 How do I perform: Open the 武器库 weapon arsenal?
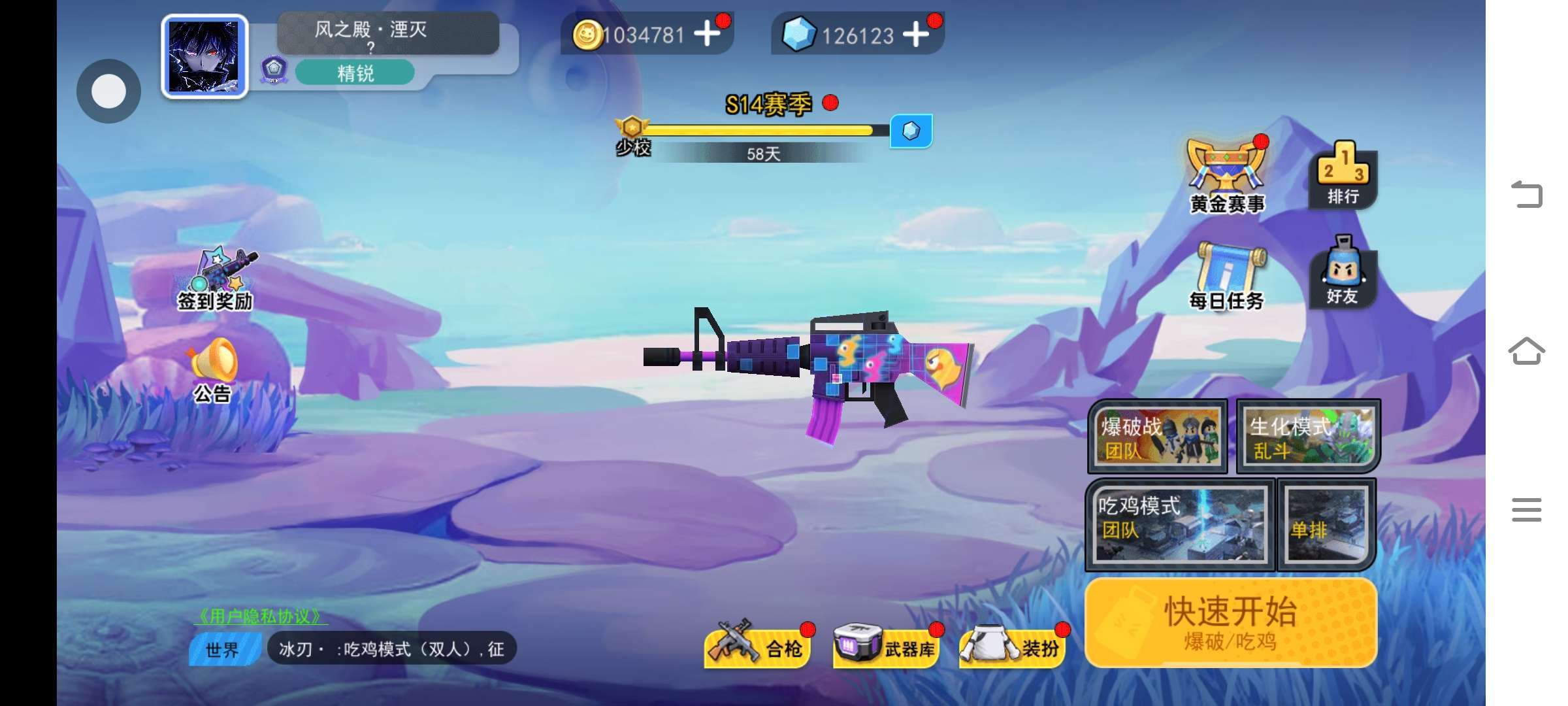(886, 646)
